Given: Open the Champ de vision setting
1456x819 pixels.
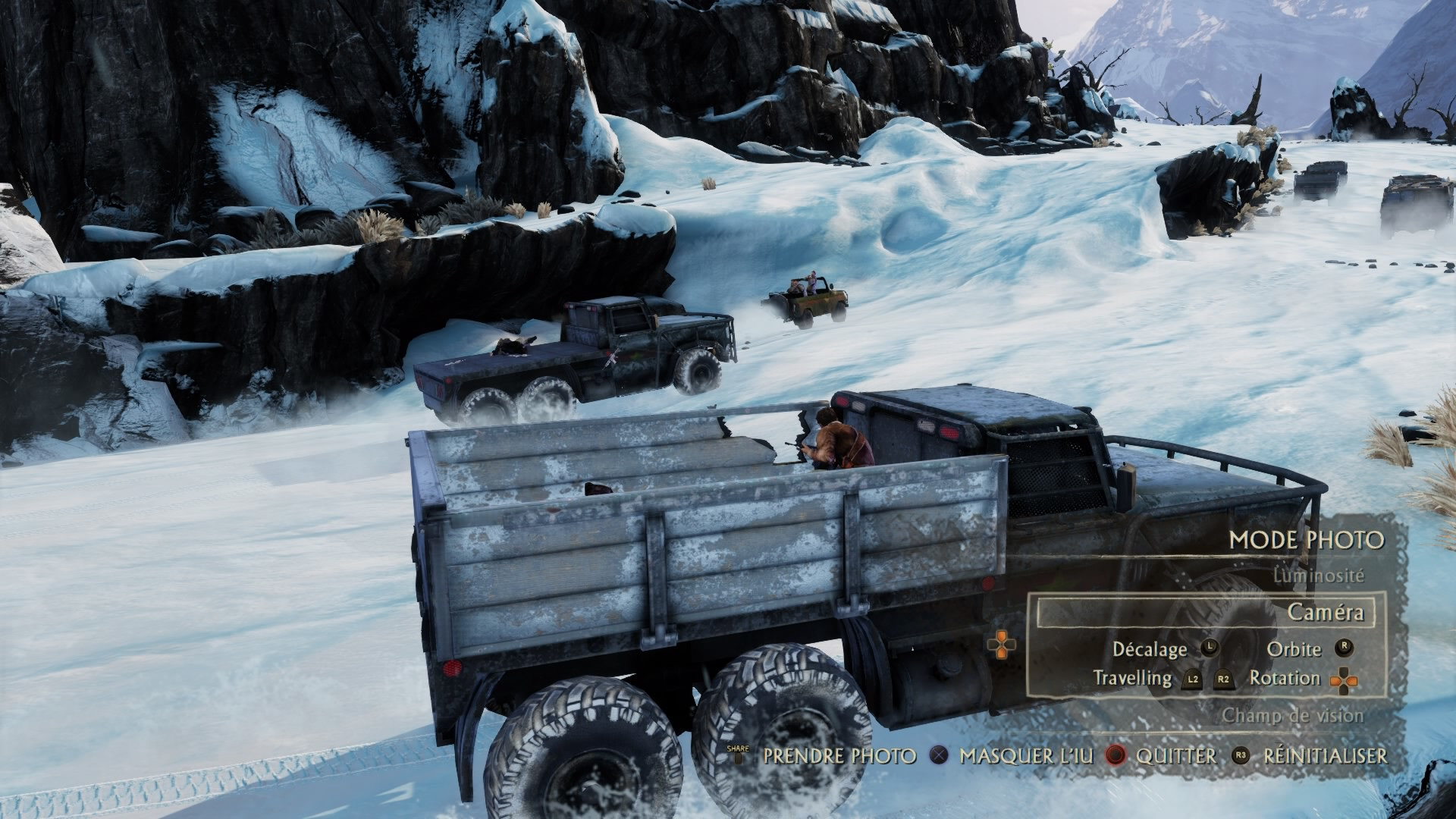Looking at the screenshot, I should click(x=1292, y=715).
